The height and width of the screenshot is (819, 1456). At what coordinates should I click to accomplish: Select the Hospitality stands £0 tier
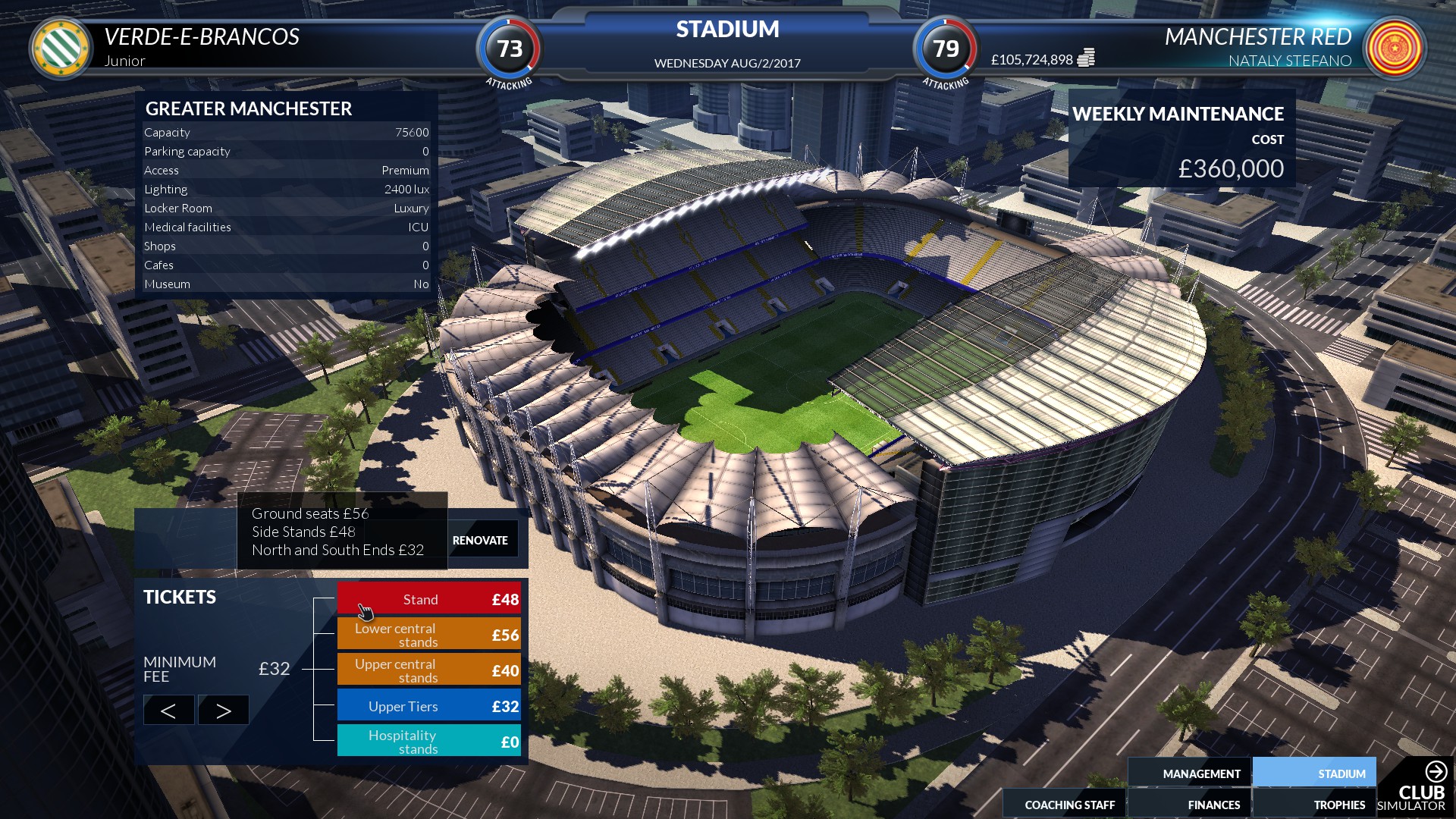[x=428, y=741]
